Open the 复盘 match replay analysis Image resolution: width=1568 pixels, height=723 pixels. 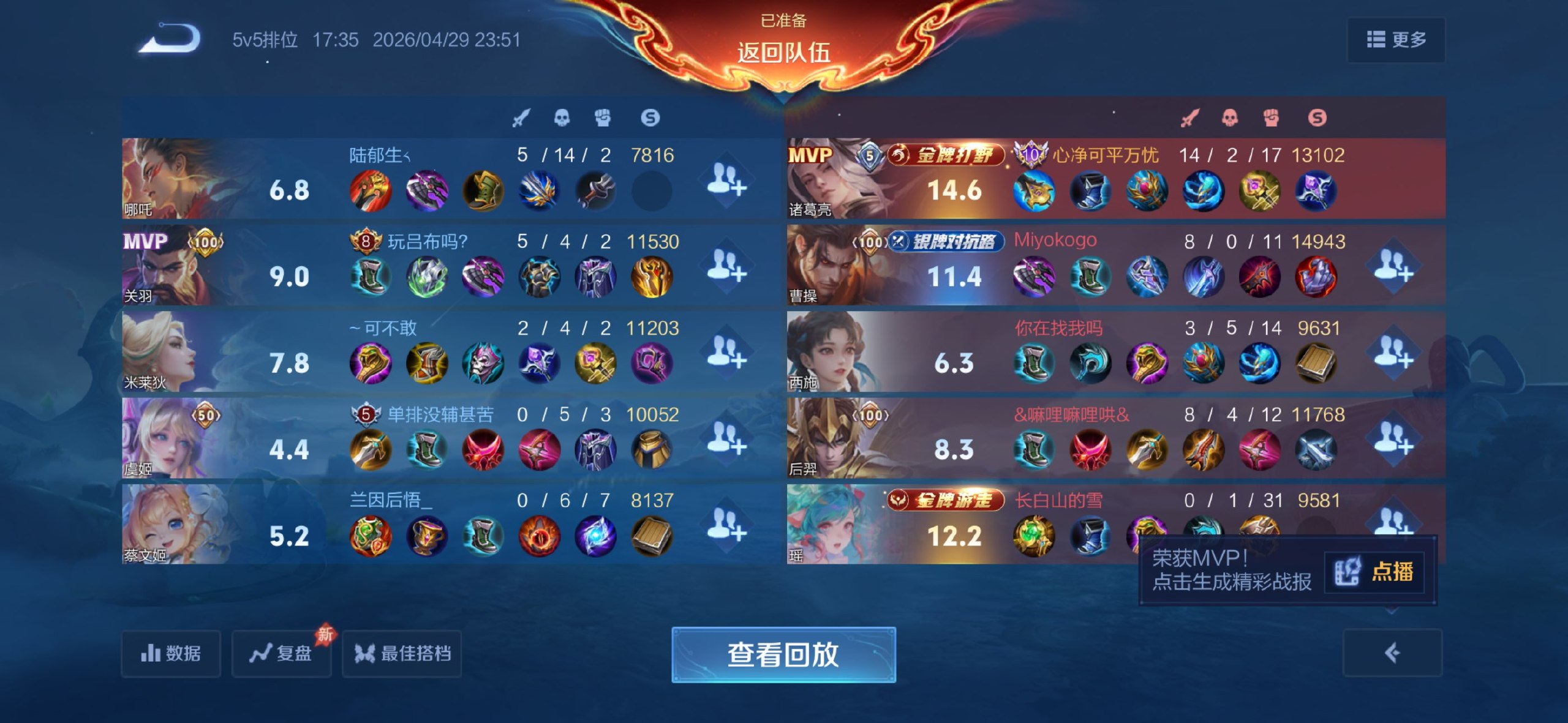[281, 654]
